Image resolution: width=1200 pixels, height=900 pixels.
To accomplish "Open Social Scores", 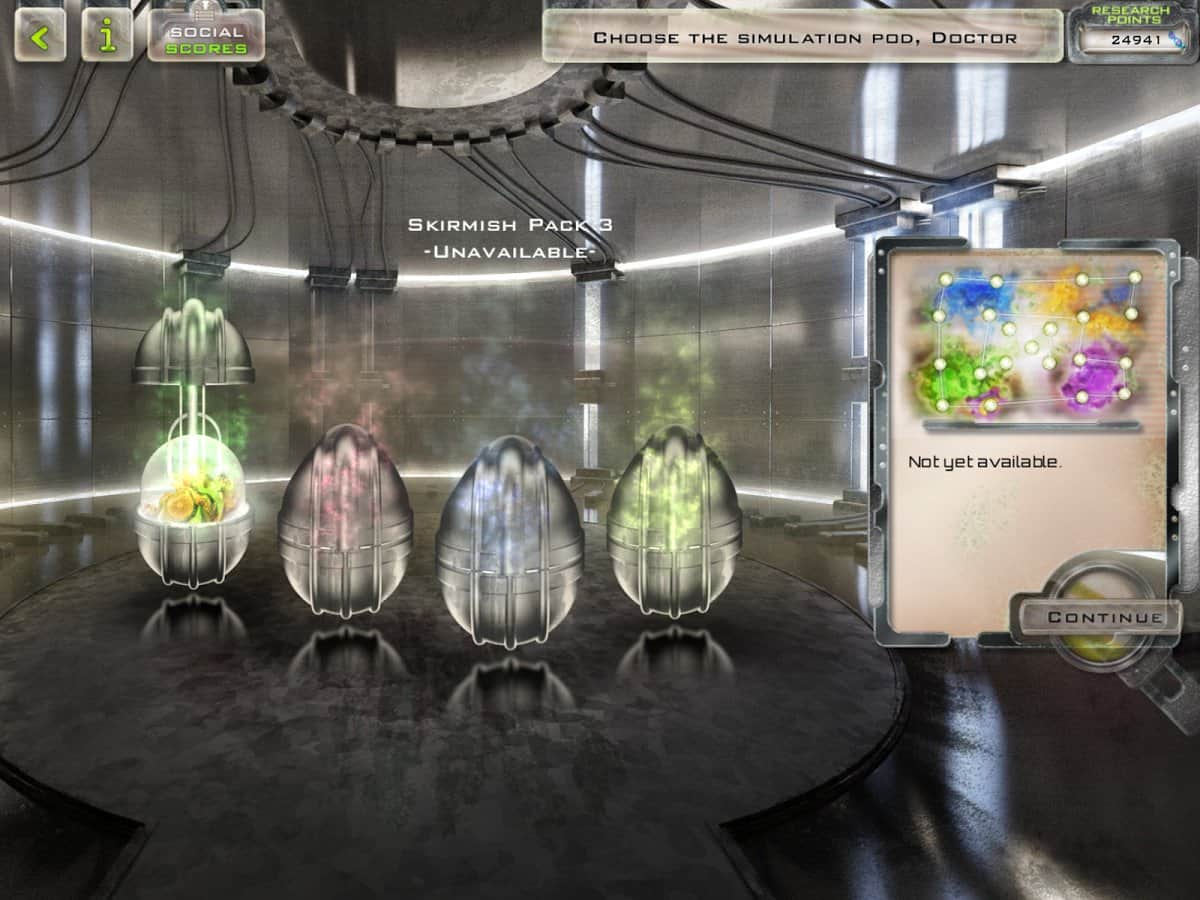I will pyautogui.click(x=206, y=37).
